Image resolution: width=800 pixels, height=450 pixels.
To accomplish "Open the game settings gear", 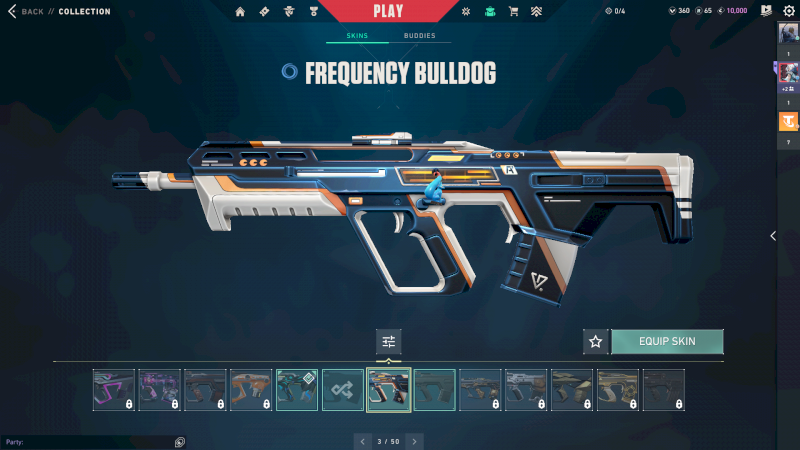I will point(788,11).
